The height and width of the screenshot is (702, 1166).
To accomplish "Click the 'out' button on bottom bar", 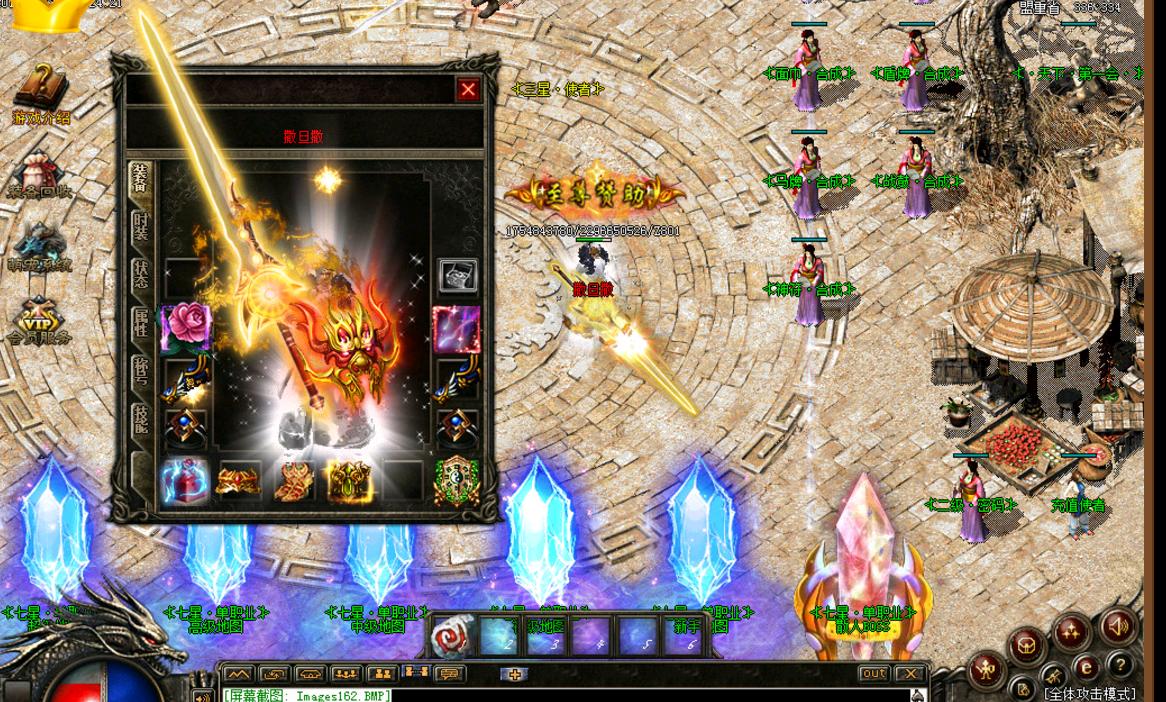I will [874, 674].
